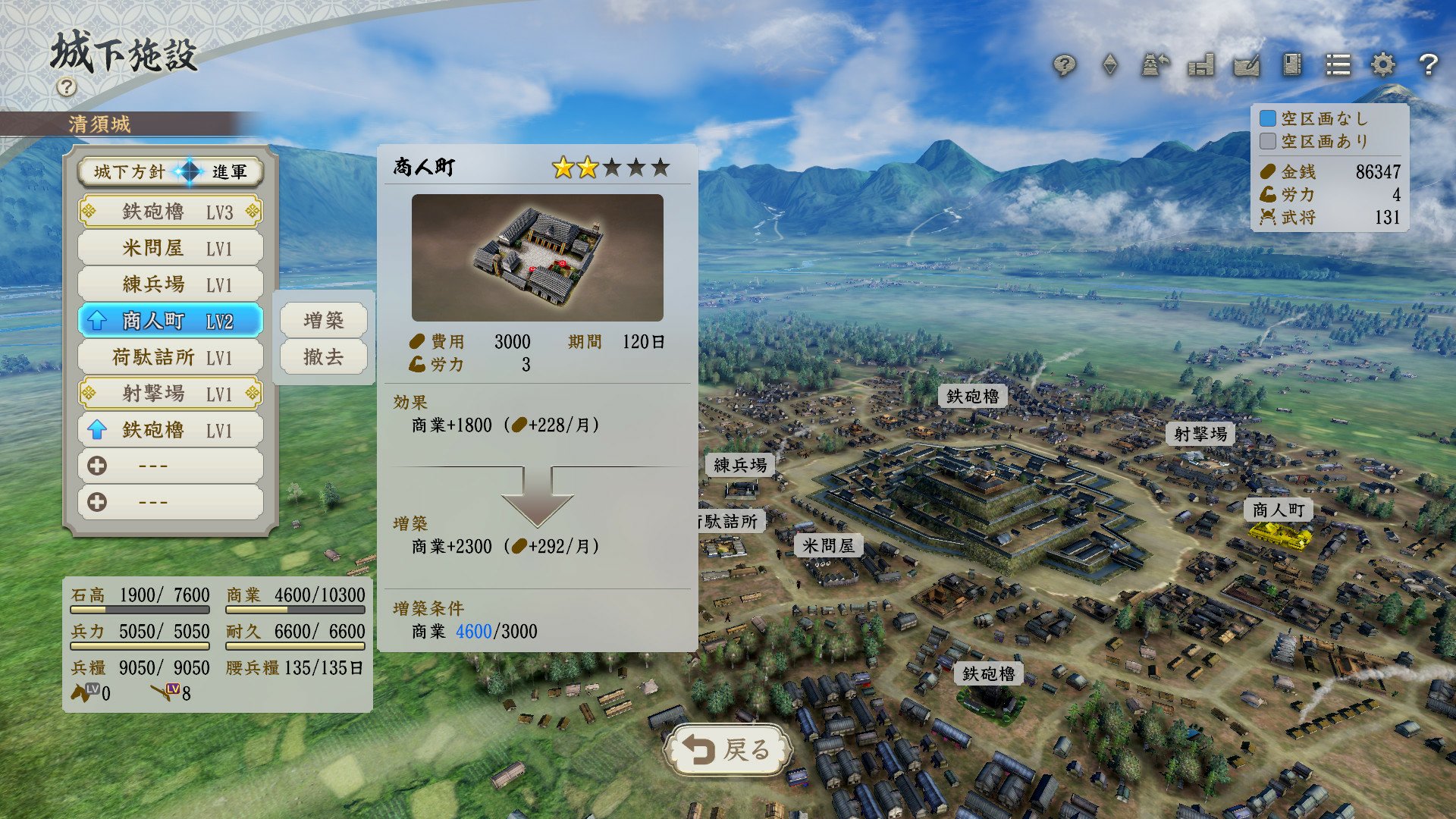Screen dimensions: 1456x819
Task: Open the list view icon near the gear
Action: click(1337, 67)
